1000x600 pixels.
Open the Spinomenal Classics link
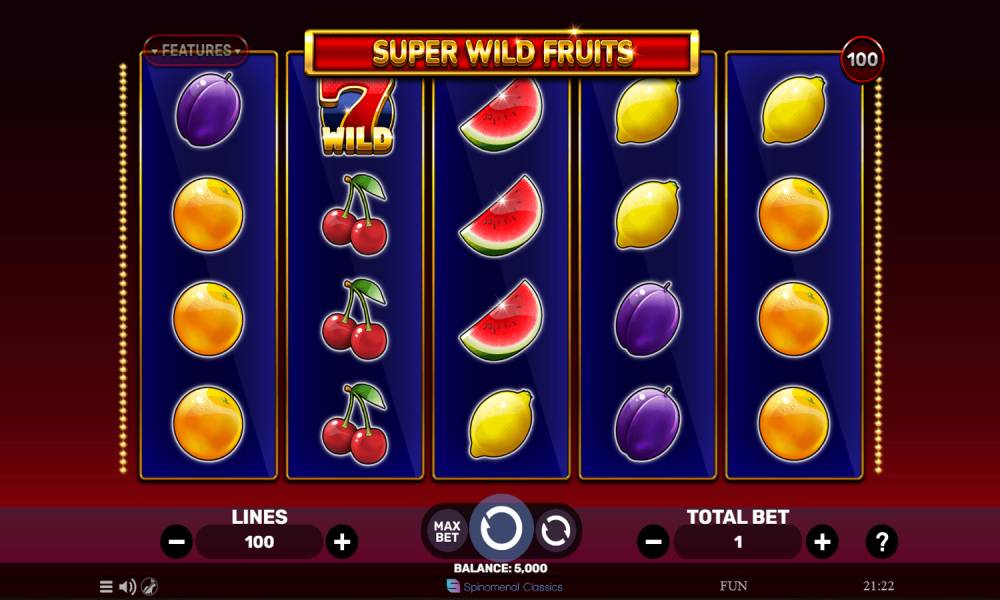click(x=505, y=587)
